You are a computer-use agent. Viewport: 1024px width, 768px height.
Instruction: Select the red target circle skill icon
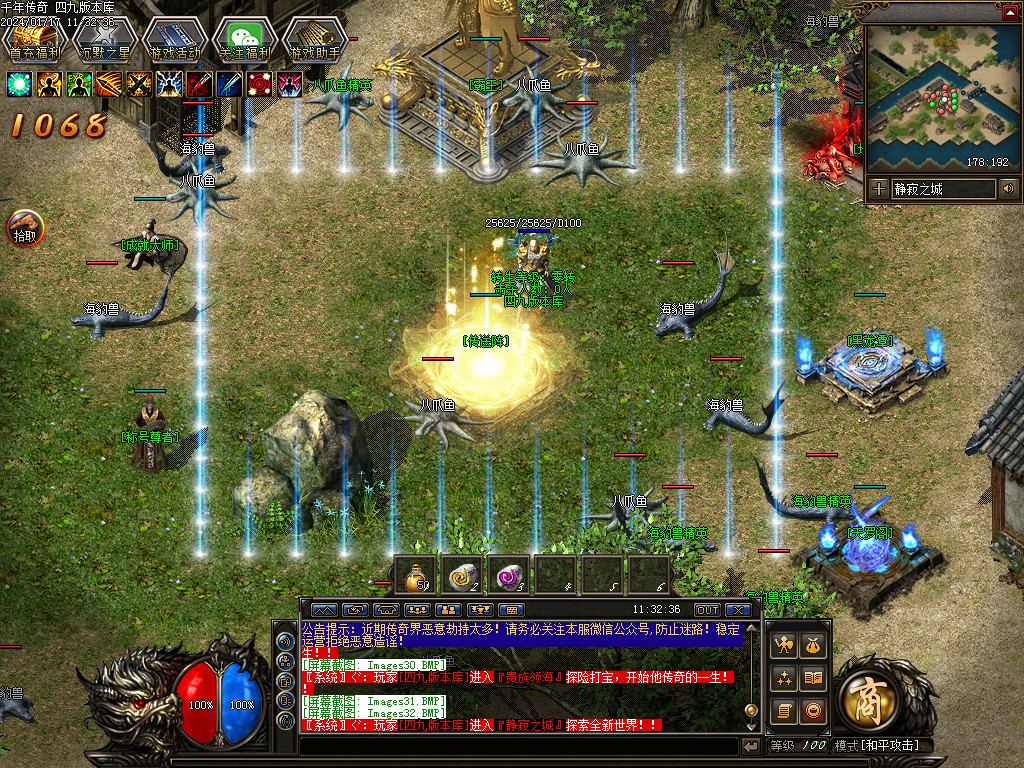click(x=259, y=84)
